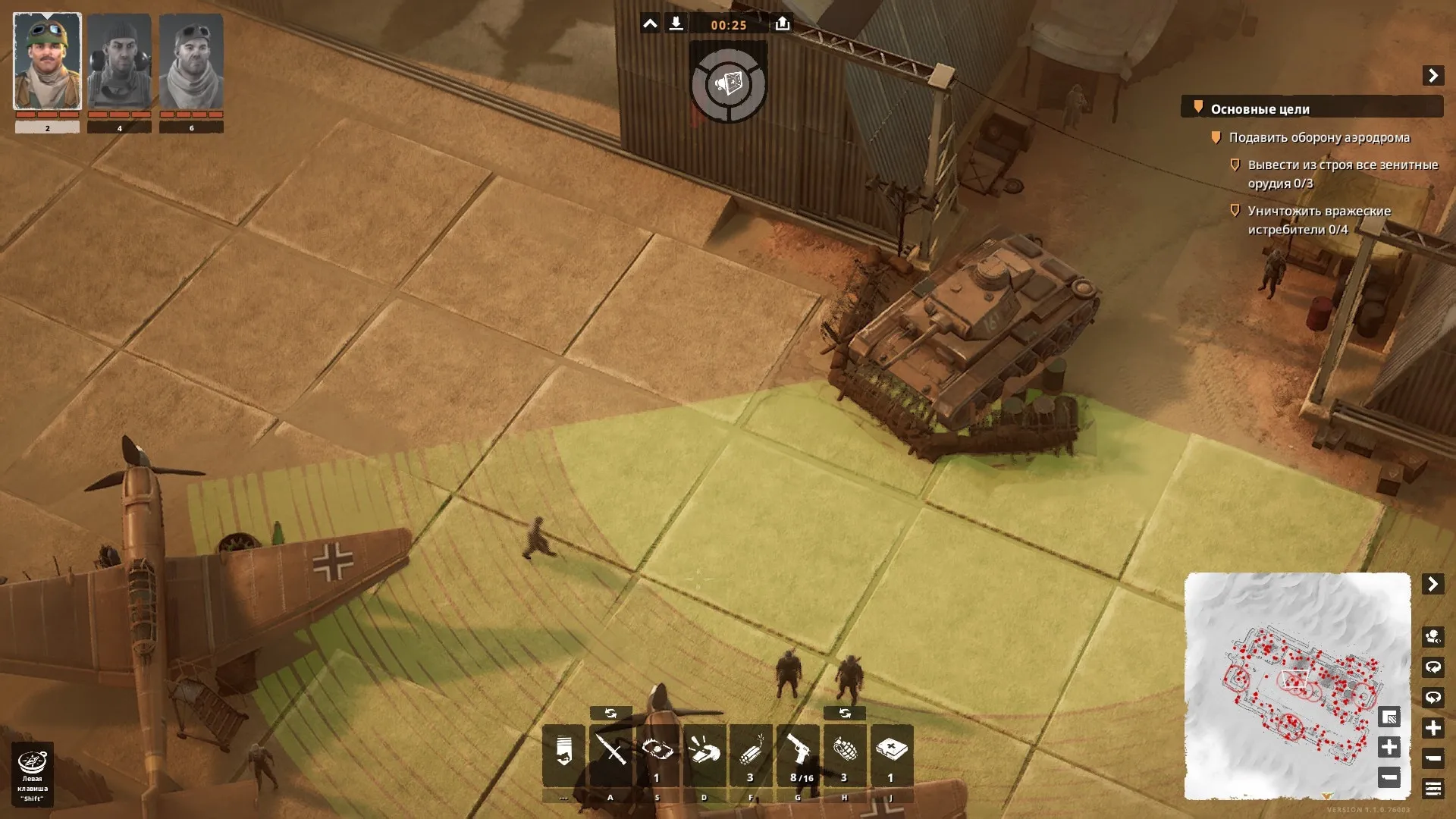Click the quick load up-arrow button
Viewport: 1456px width, 819px height.
tap(783, 24)
